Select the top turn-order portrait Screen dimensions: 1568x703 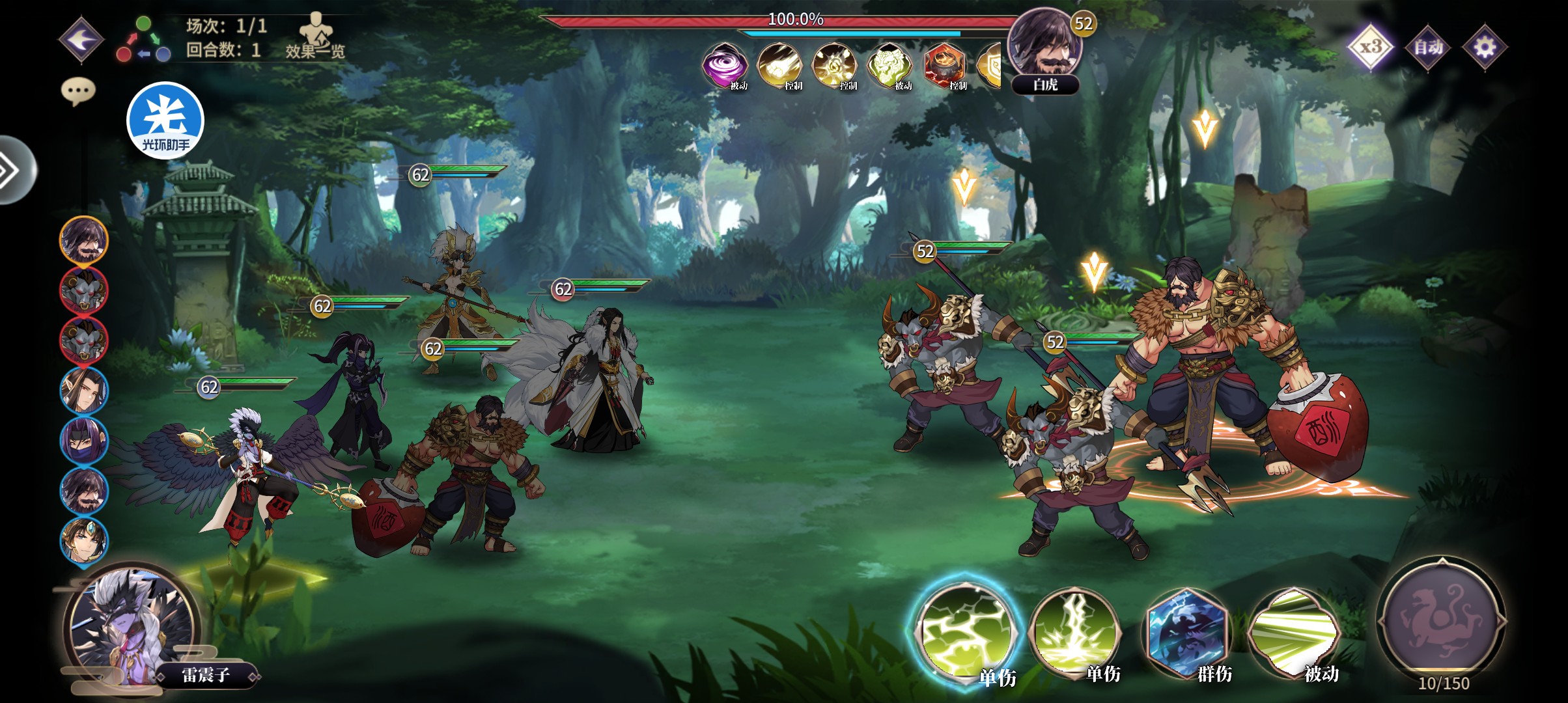tap(84, 240)
